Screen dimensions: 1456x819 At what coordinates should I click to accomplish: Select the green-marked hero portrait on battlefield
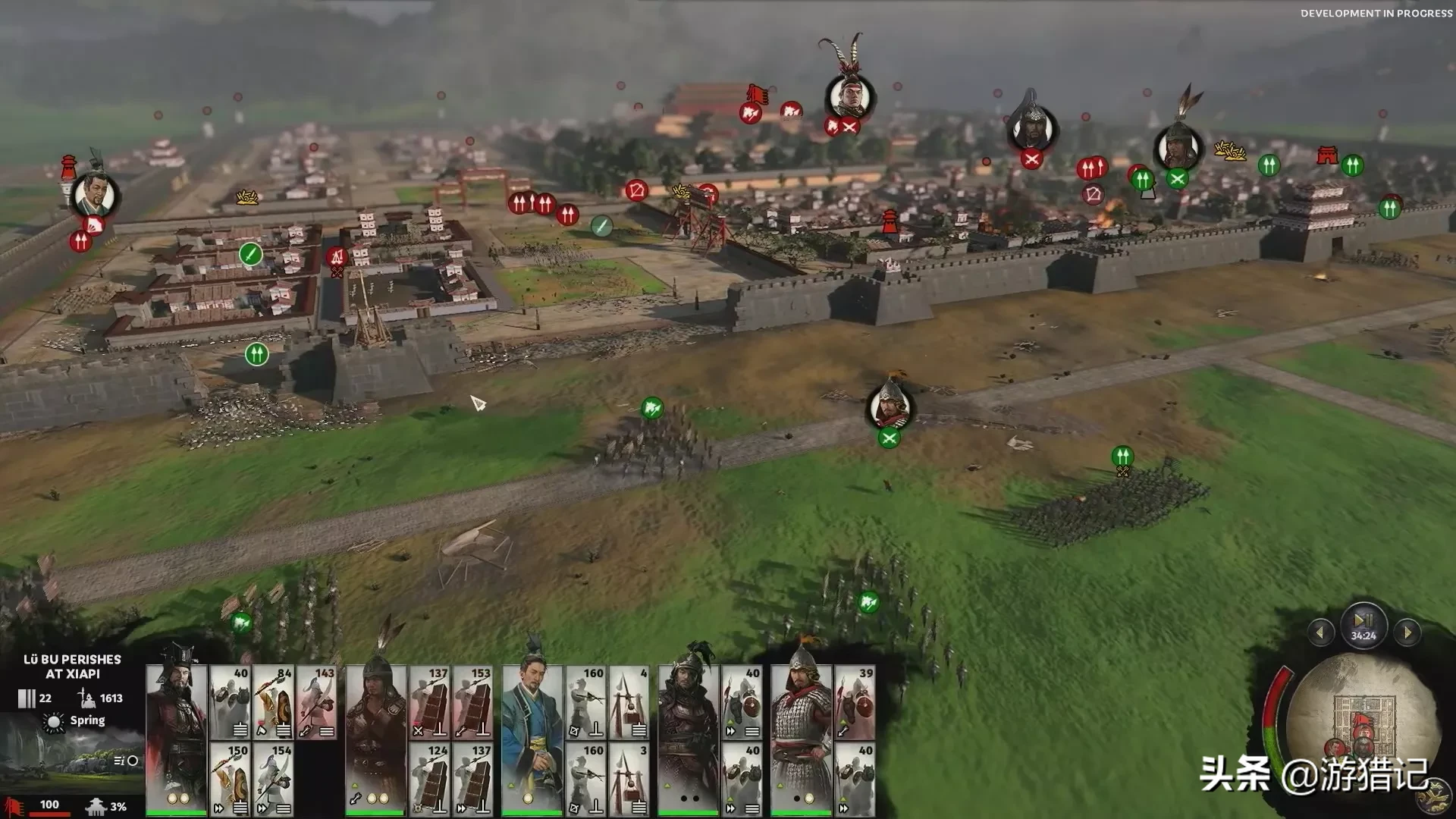(890, 406)
